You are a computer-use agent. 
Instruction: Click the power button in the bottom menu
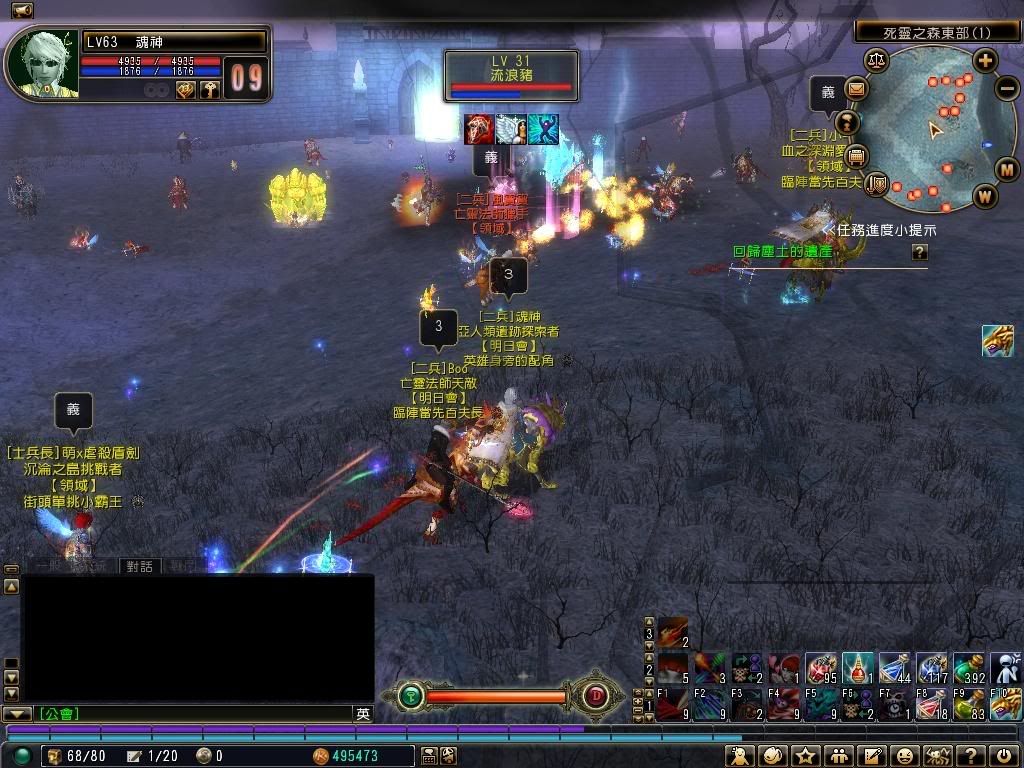1002,756
